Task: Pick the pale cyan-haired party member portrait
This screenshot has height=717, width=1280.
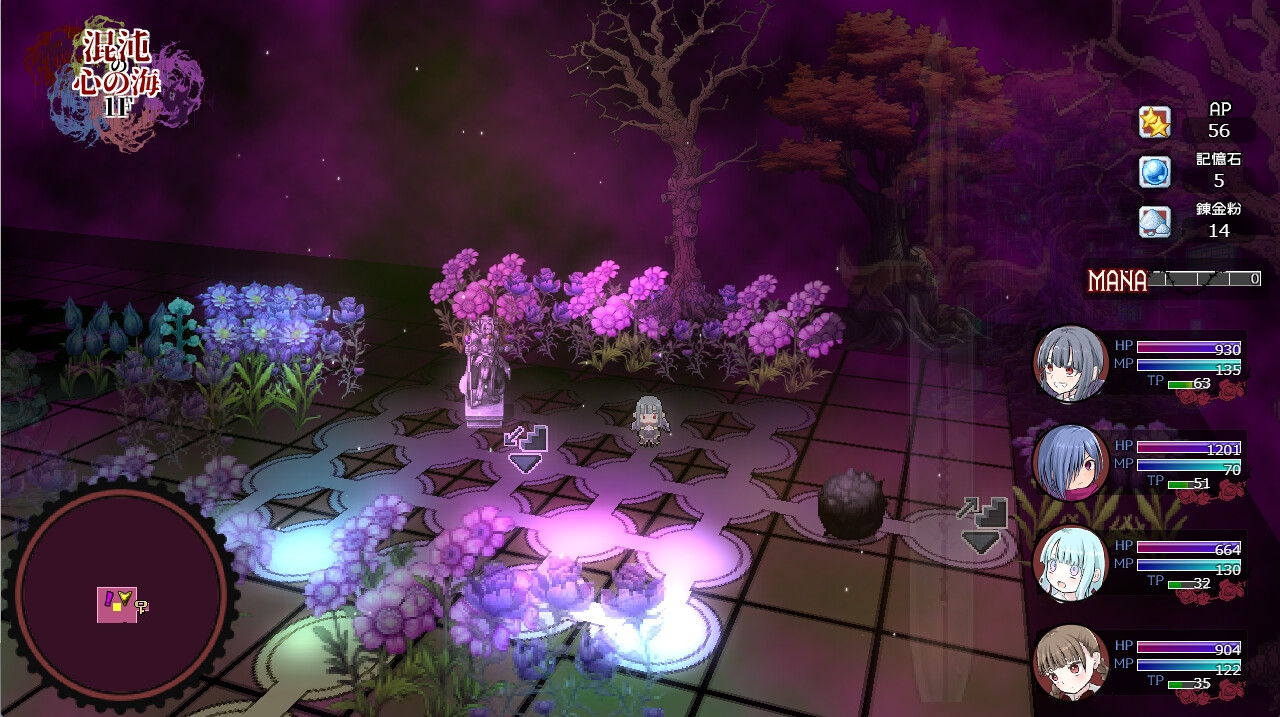Action: (1070, 561)
